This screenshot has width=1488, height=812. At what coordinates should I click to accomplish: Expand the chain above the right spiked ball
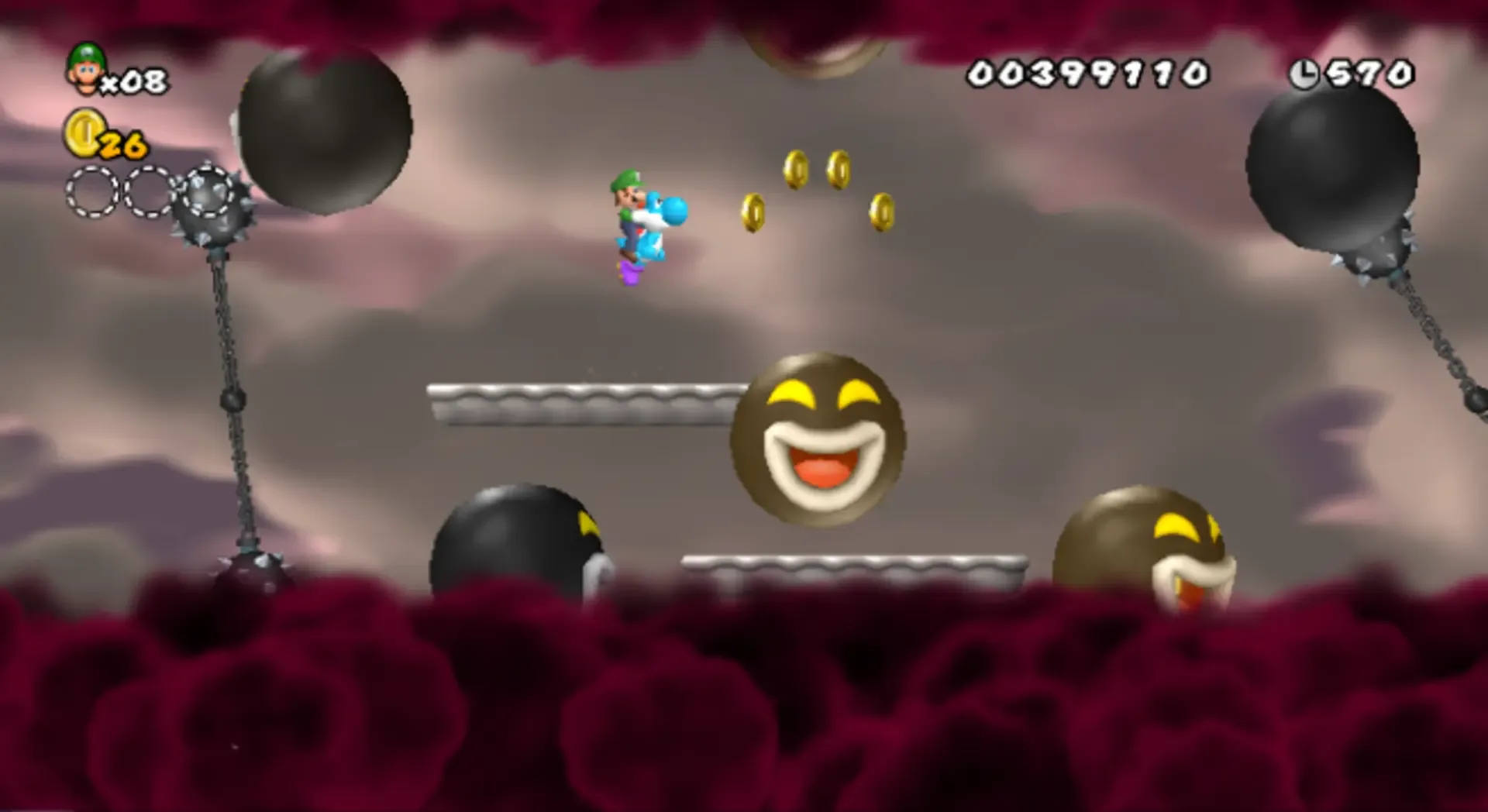pos(1438,333)
